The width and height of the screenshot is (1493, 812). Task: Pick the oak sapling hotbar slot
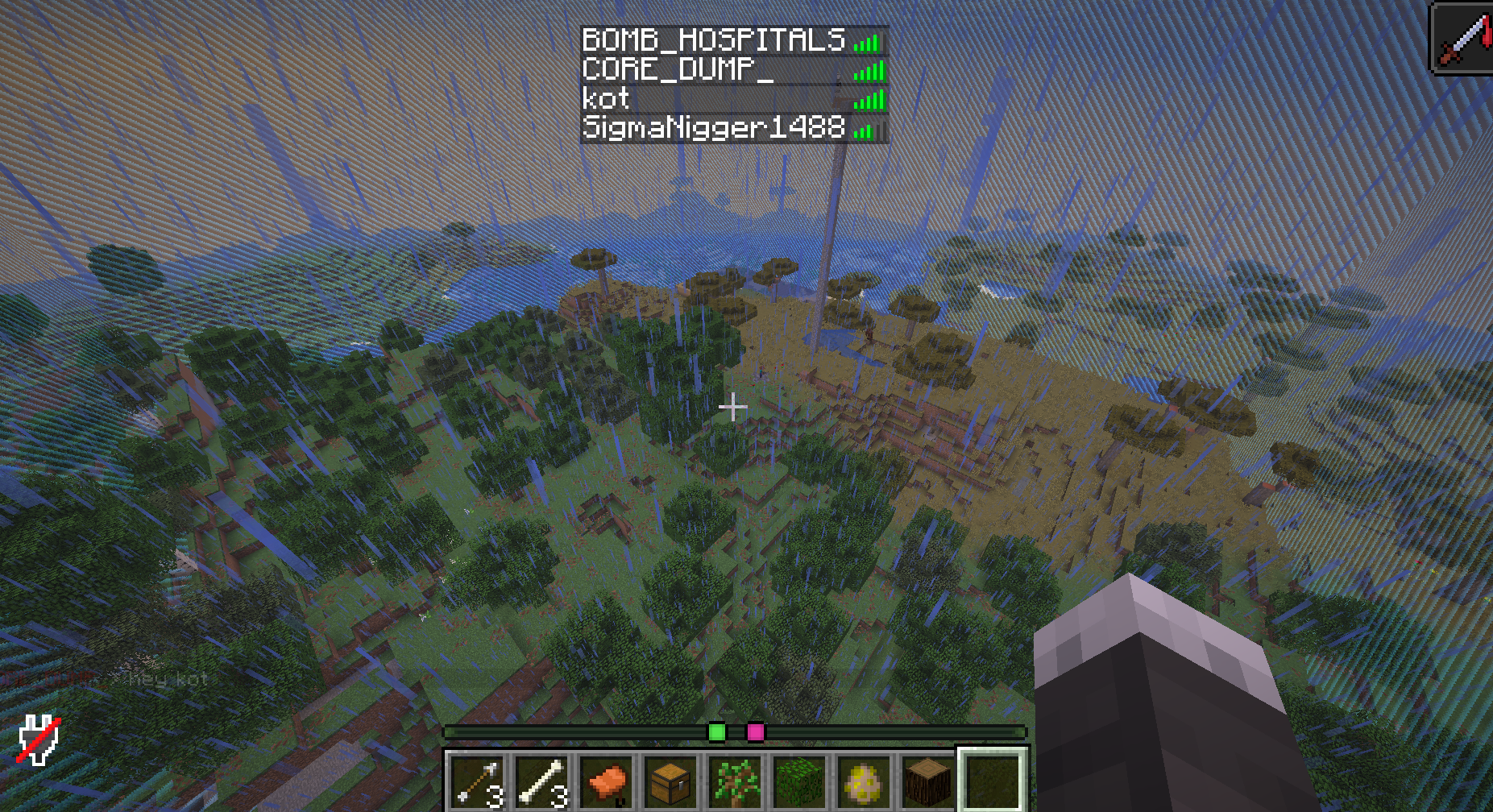736,781
